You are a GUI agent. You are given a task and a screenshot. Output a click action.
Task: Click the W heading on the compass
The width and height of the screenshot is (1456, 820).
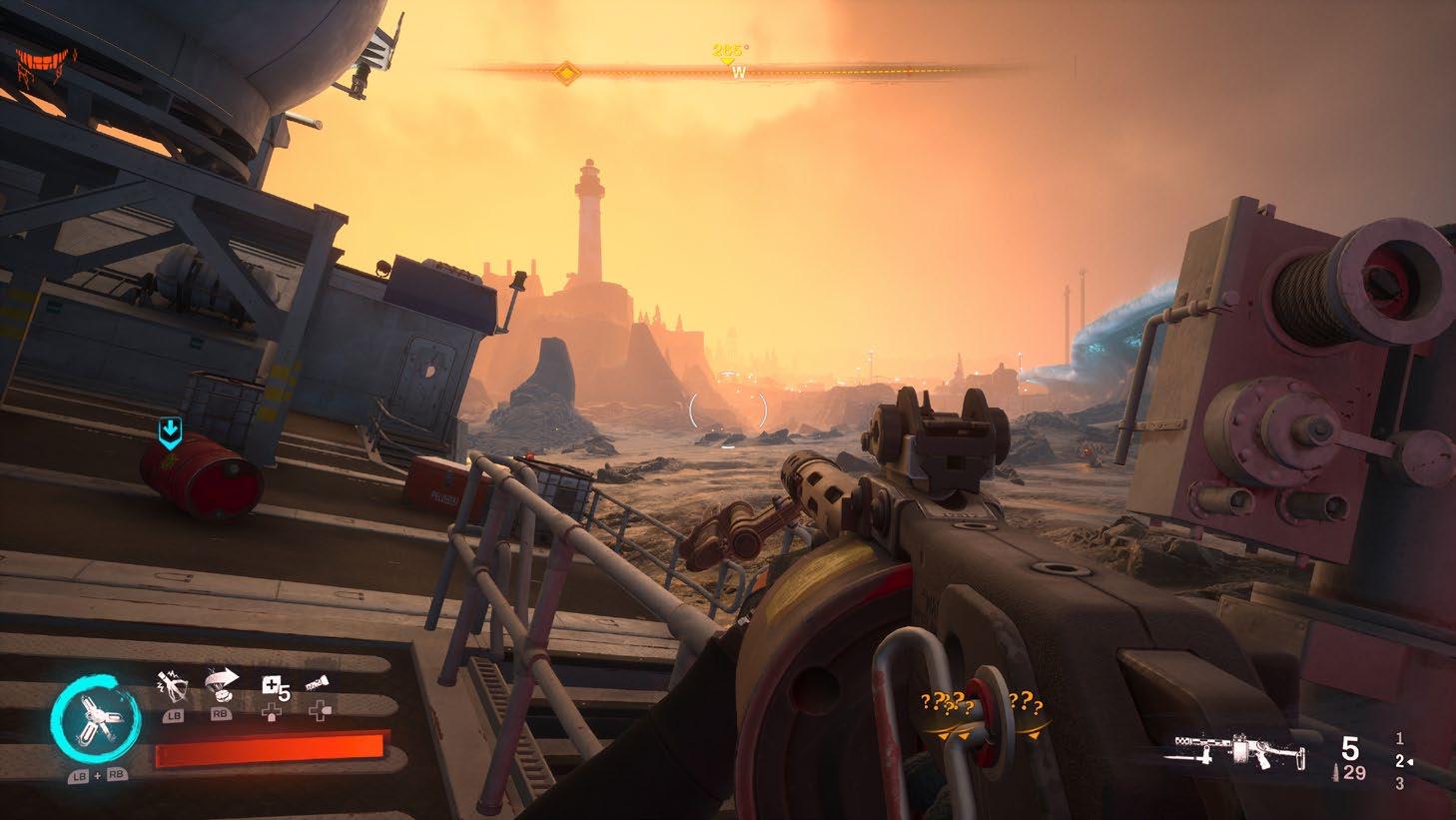738,72
